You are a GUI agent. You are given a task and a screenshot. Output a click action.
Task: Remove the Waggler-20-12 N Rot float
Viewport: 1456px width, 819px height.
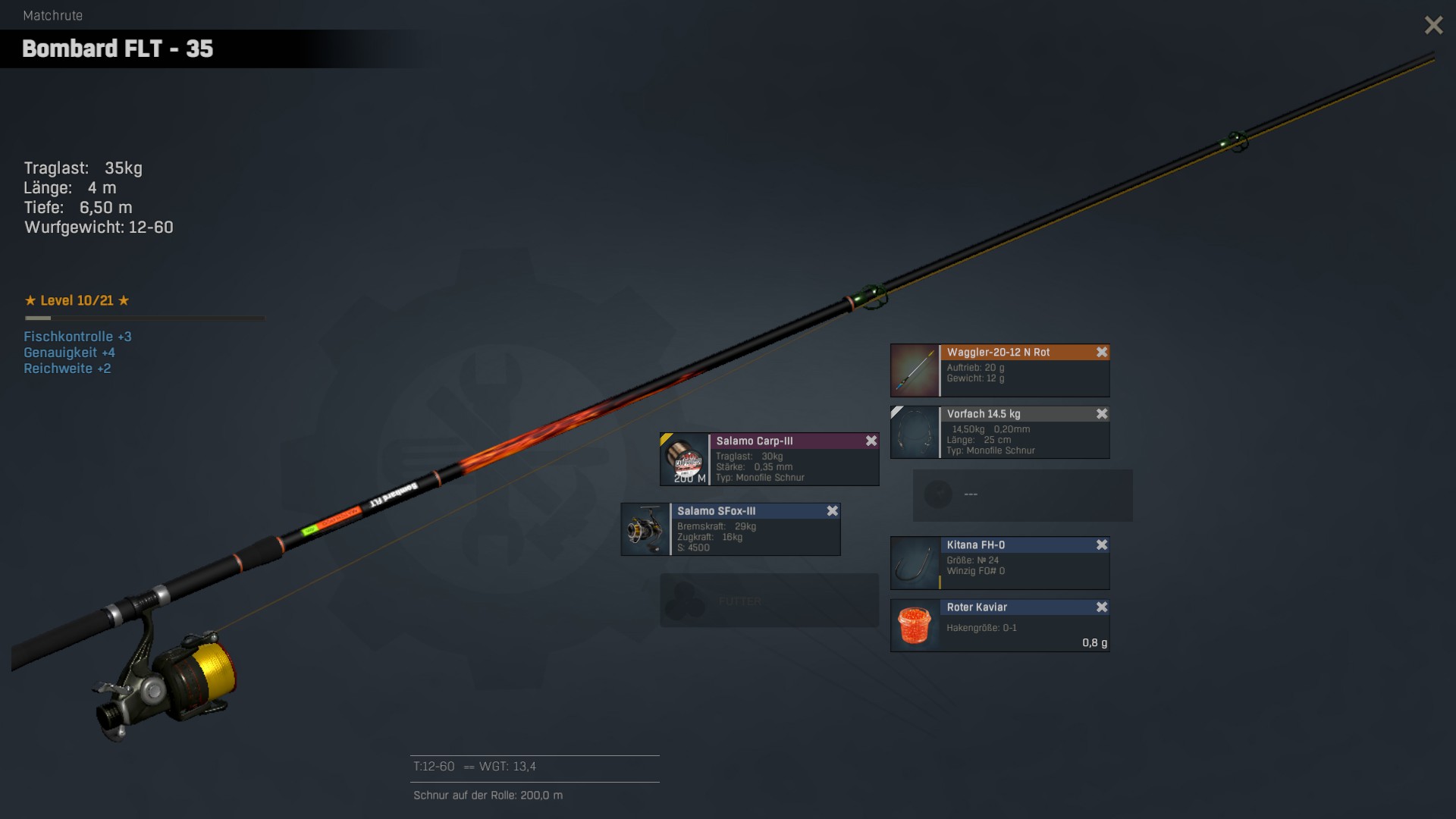pyautogui.click(x=1102, y=353)
